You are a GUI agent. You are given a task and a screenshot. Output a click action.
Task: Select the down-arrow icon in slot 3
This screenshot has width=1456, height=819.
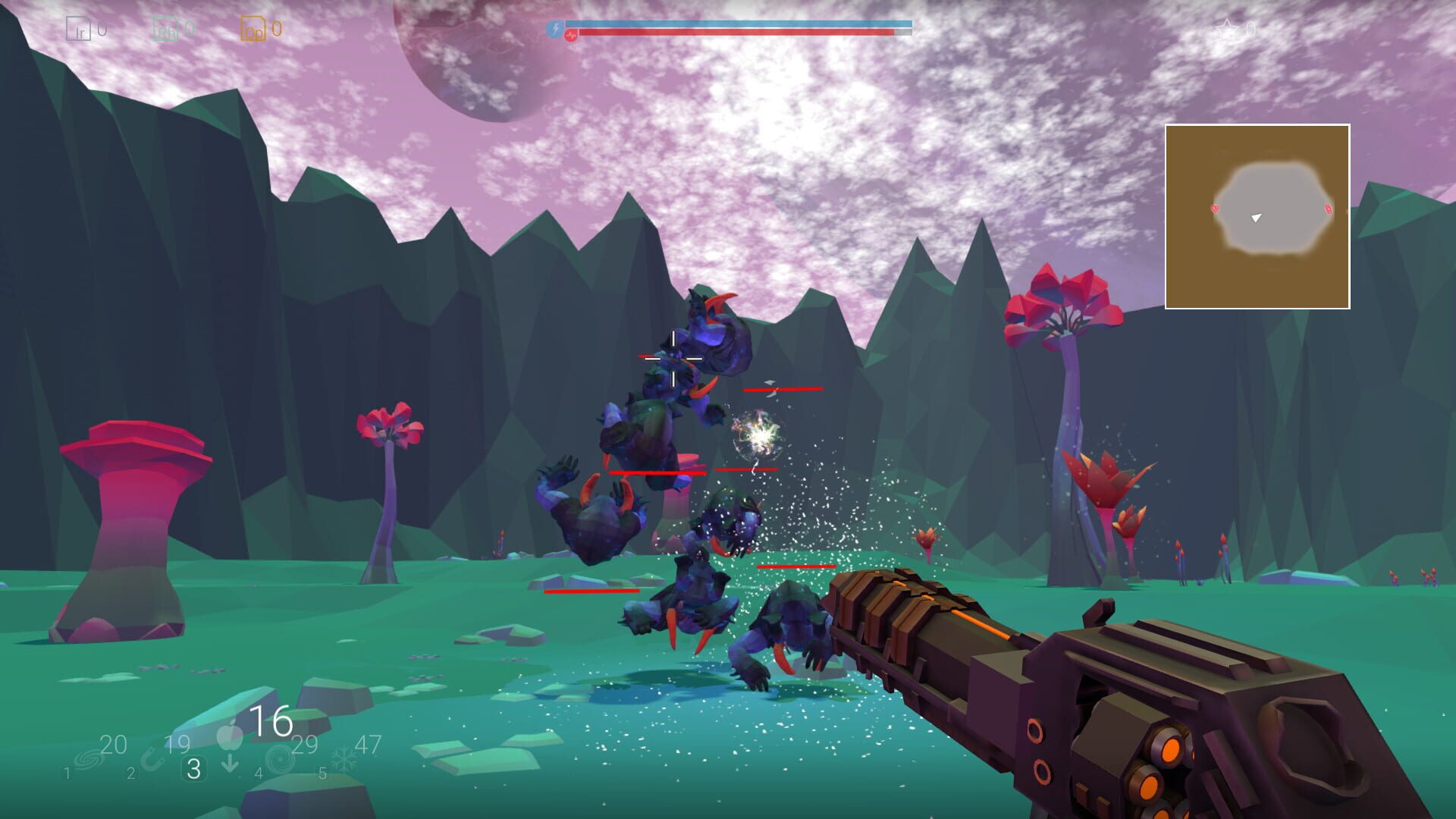pyautogui.click(x=230, y=762)
